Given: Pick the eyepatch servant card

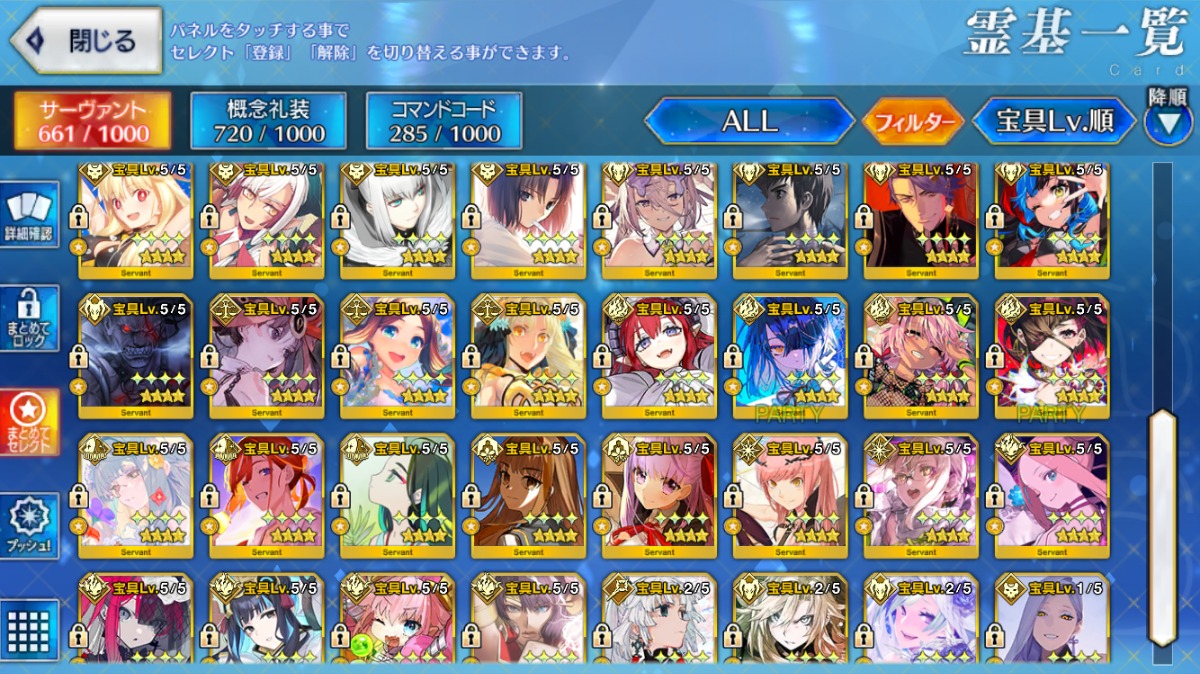Looking at the screenshot, I should pyautogui.click(x=1052, y=355).
